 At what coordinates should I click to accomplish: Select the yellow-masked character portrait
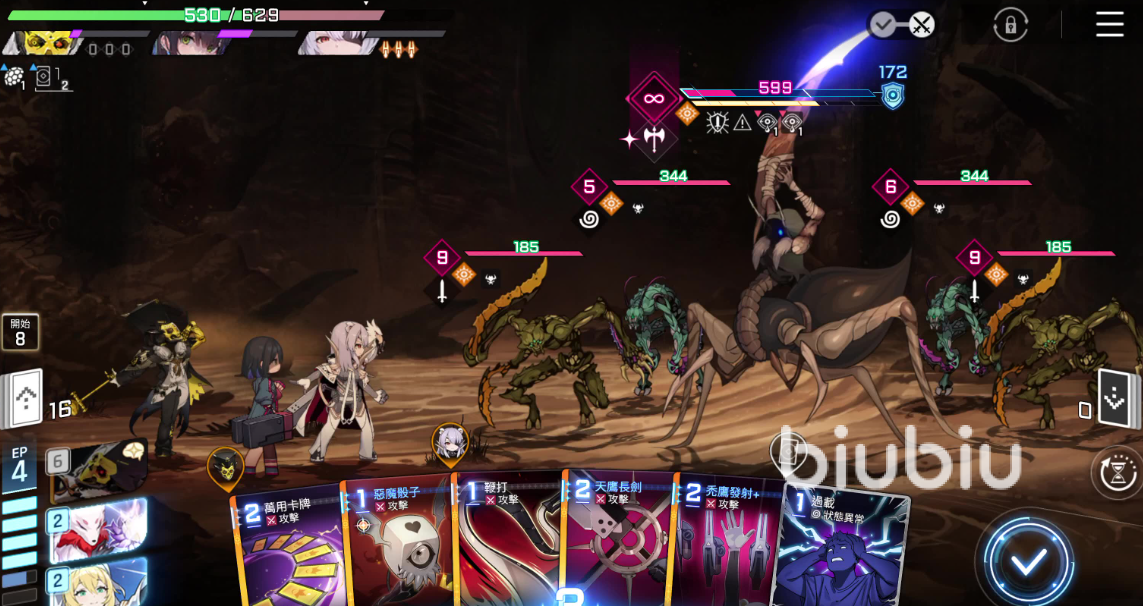[x=45, y=43]
